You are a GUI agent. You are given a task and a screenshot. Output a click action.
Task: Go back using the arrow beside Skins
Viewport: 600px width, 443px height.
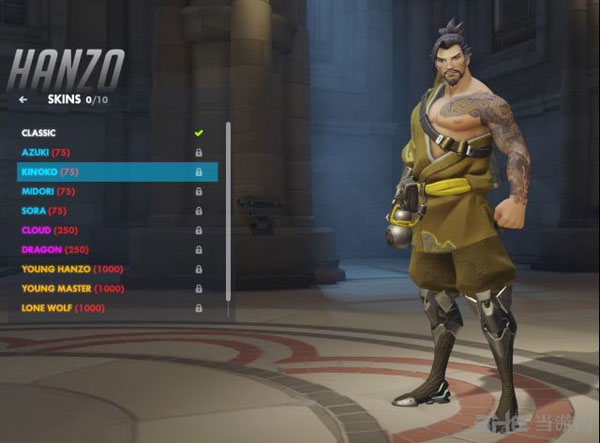coord(23,100)
